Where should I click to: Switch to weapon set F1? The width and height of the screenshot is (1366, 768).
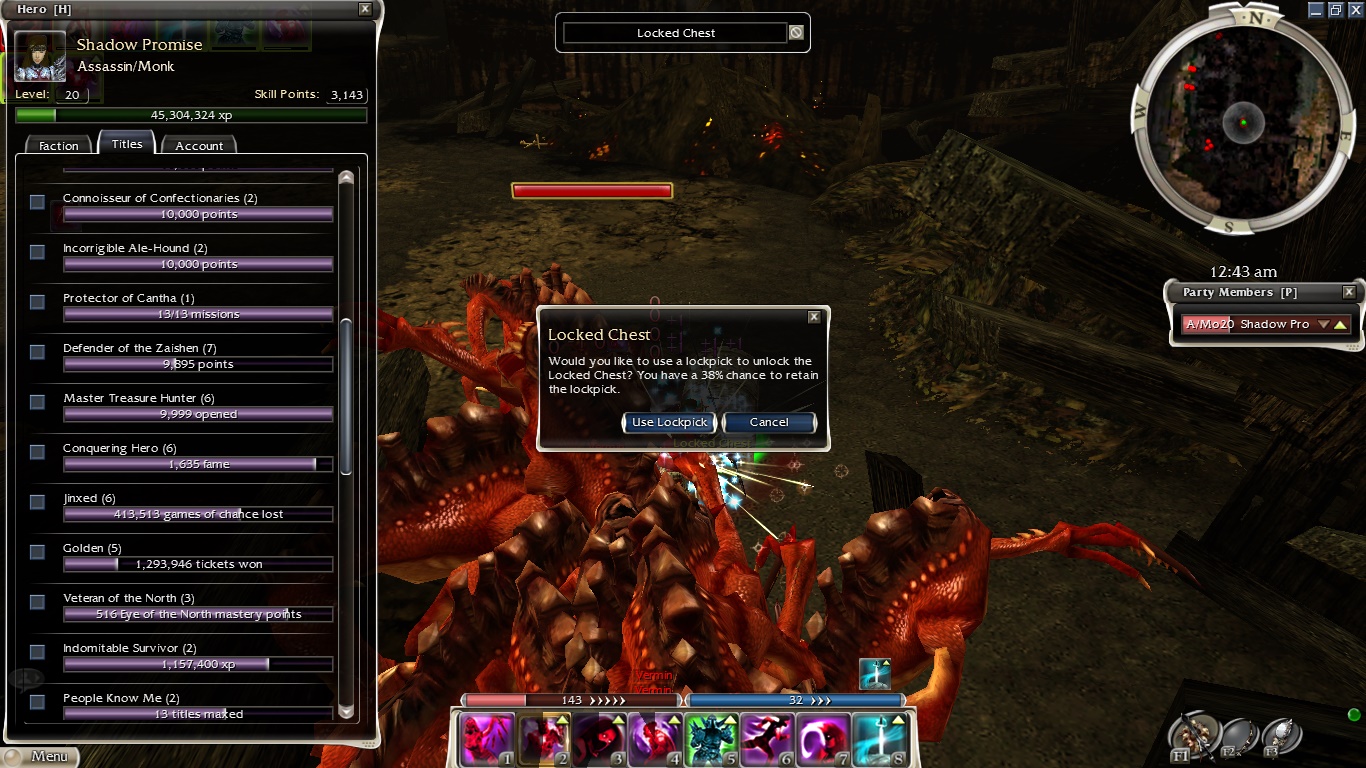tap(1196, 737)
